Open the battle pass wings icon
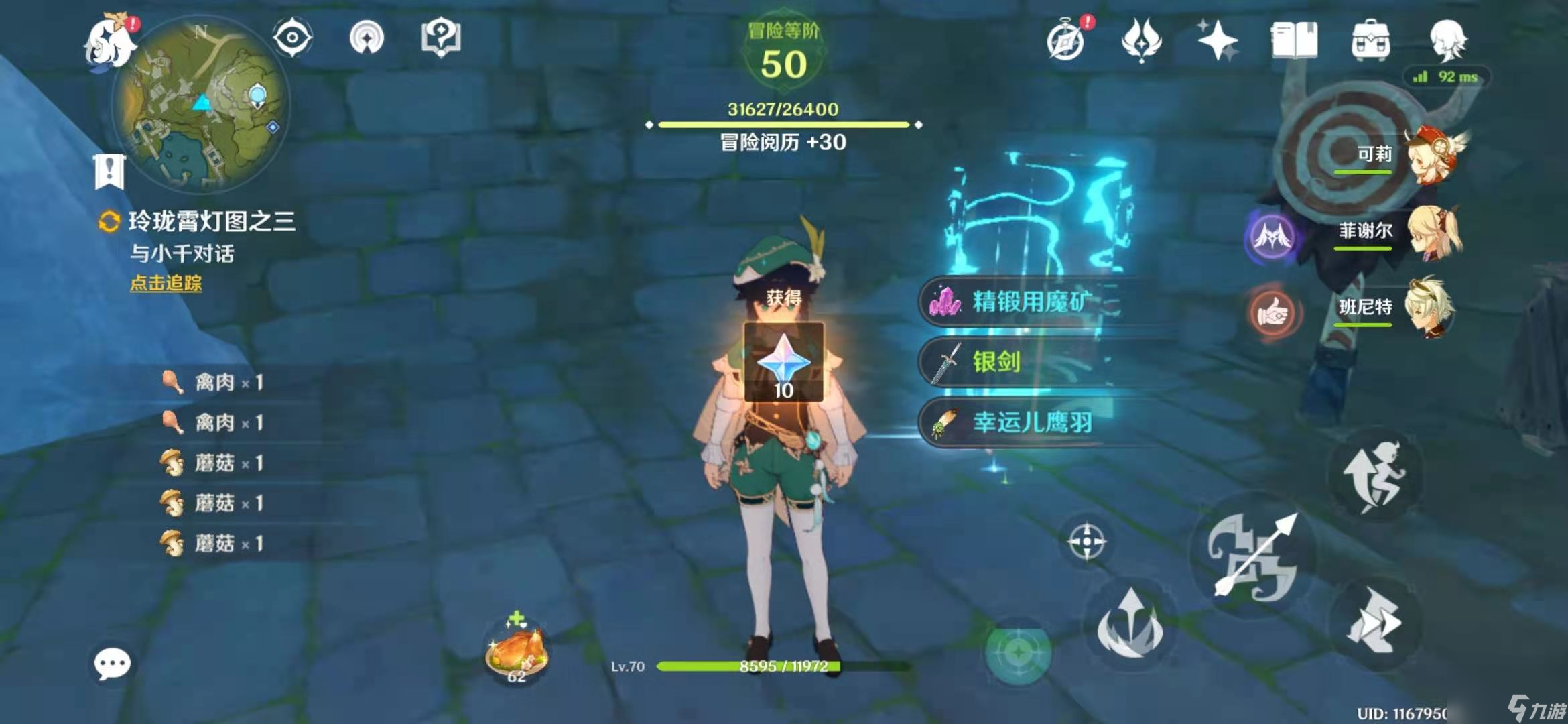This screenshot has height=724, width=1568. point(1141,40)
